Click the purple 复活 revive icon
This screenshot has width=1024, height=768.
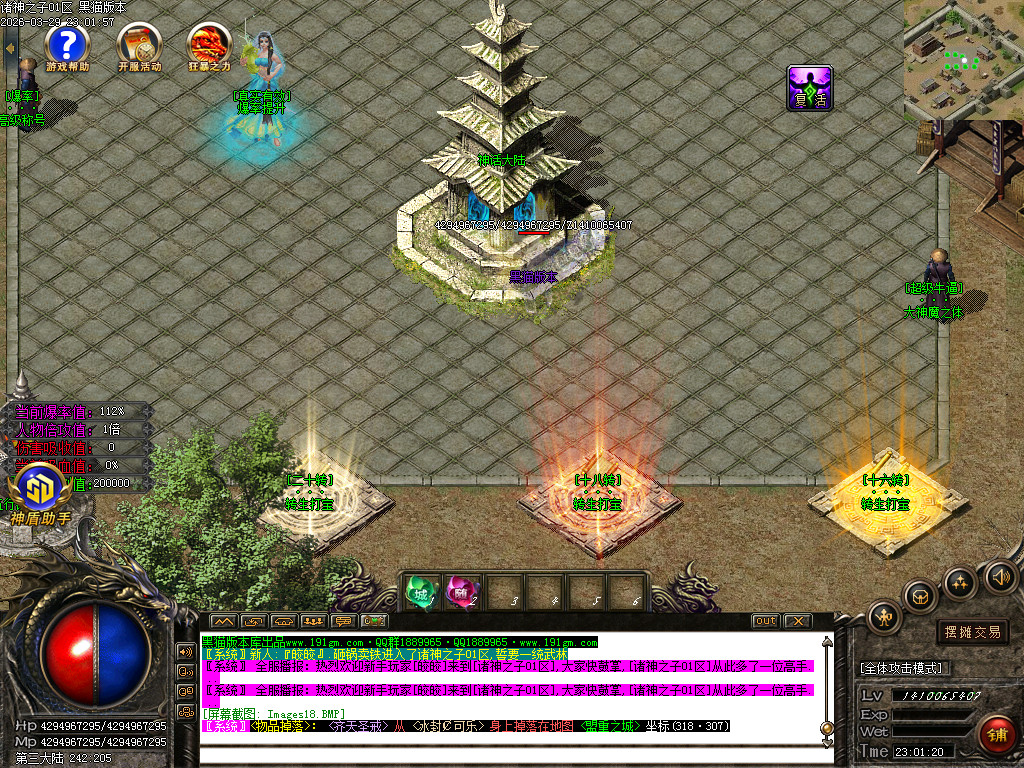click(x=810, y=88)
